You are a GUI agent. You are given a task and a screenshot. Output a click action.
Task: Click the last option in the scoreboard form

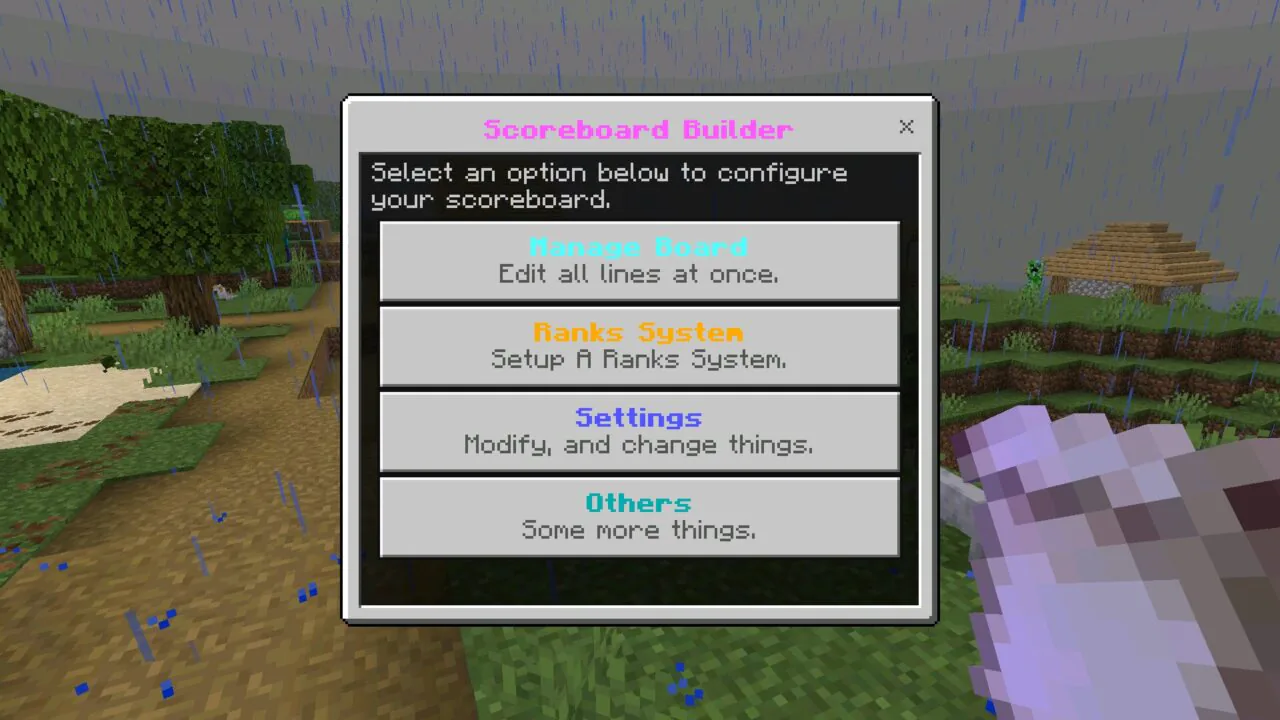tap(639, 516)
